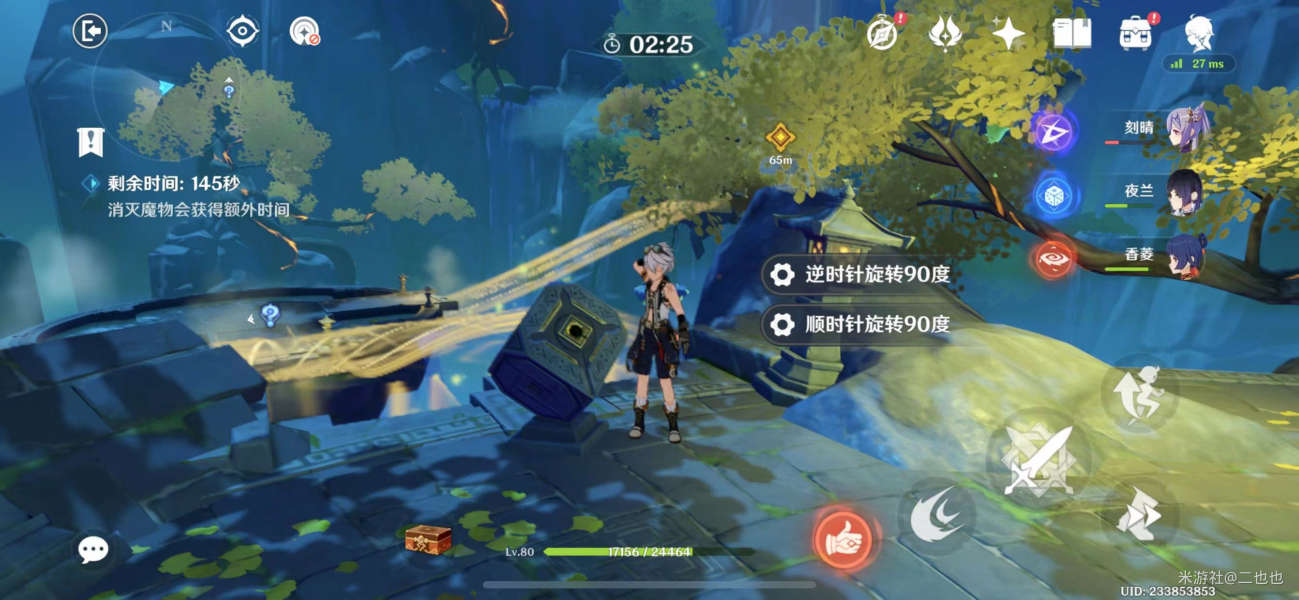Open the compass events icon
This screenshot has height=600, width=1299.
point(882,33)
